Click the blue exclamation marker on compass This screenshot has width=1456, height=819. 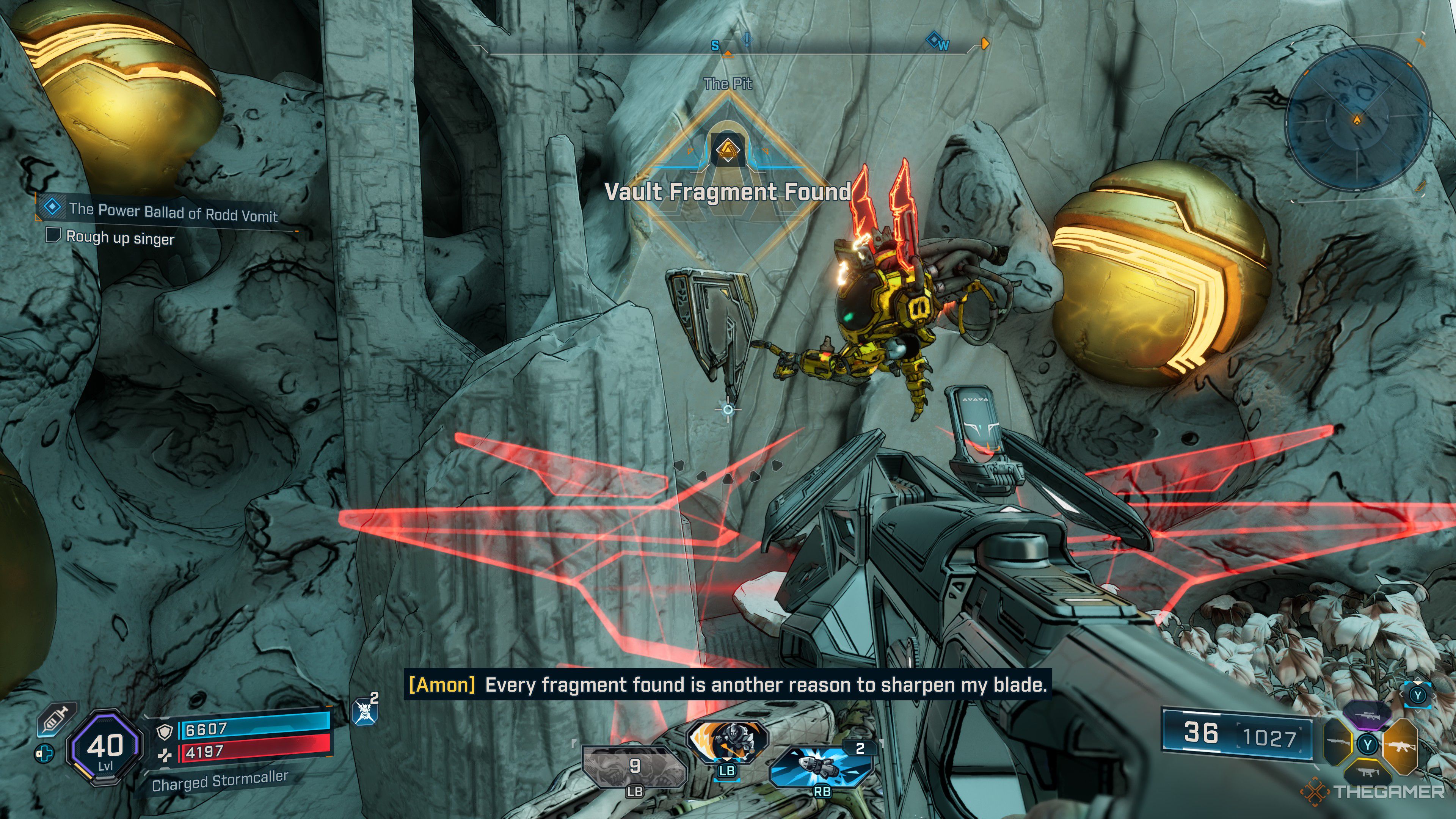pyautogui.click(x=747, y=39)
